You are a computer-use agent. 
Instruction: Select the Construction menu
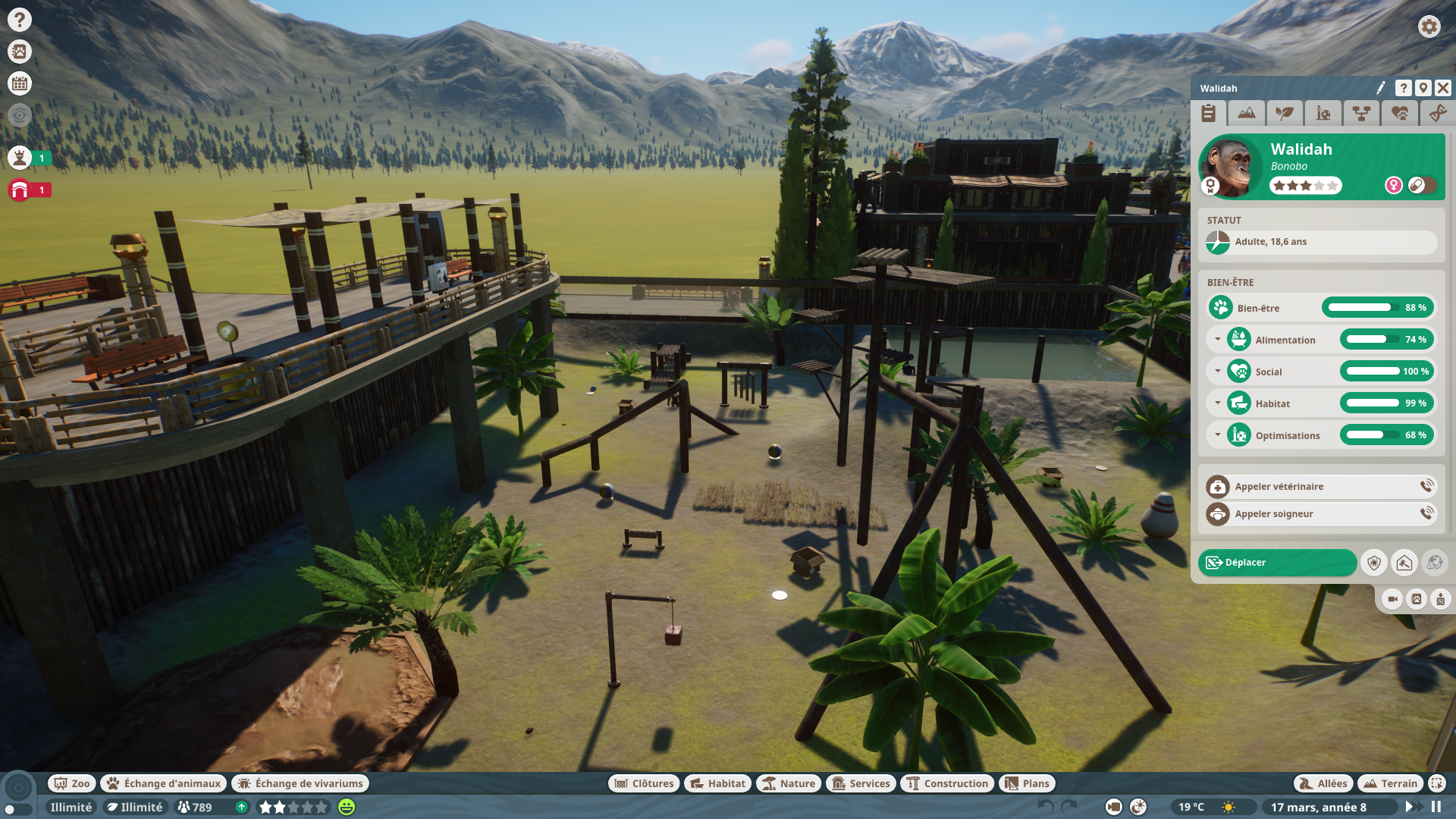(x=947, y=783)
